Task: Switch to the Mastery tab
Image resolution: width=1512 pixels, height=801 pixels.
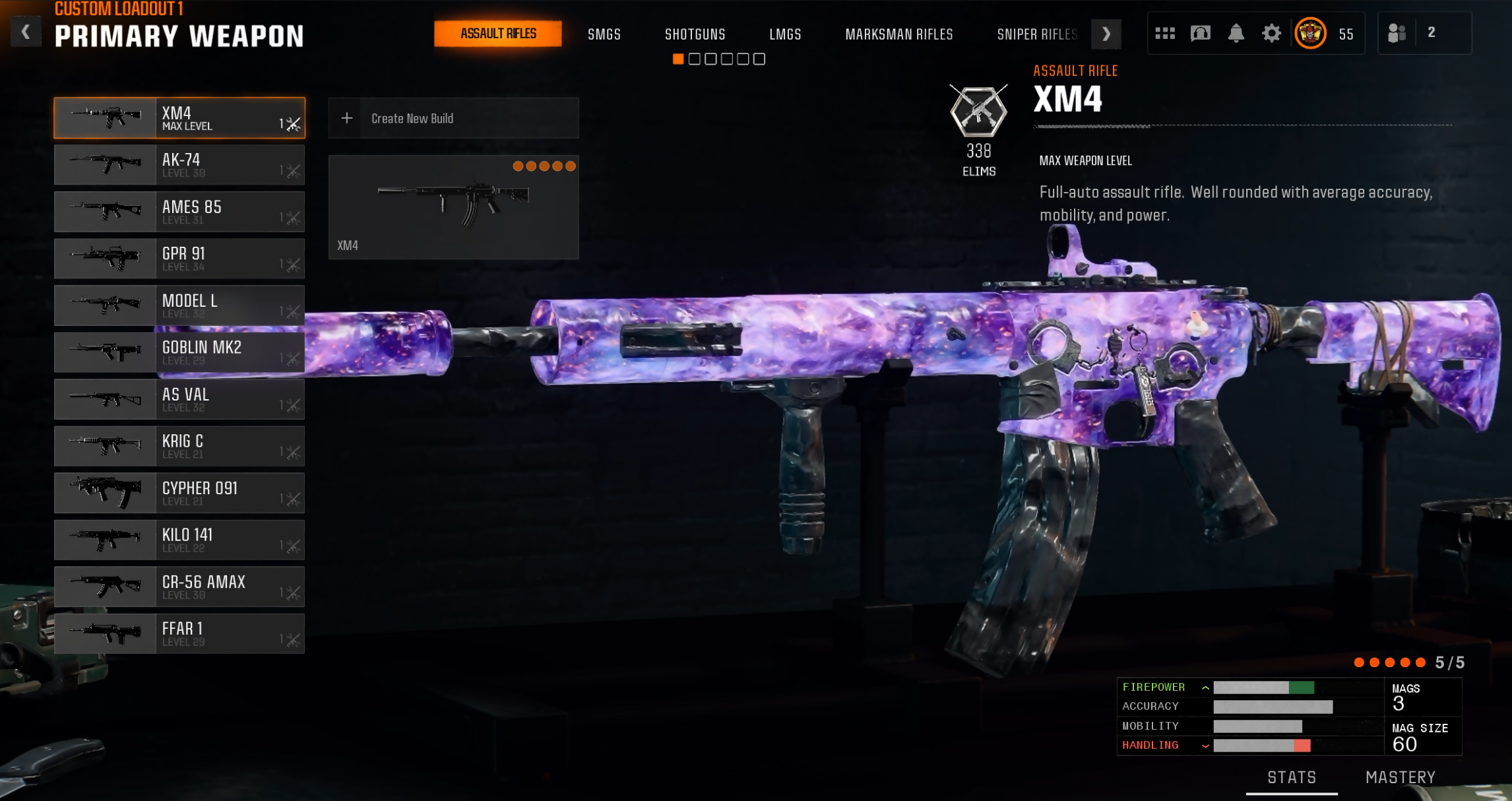Action: pos(1400,777)
